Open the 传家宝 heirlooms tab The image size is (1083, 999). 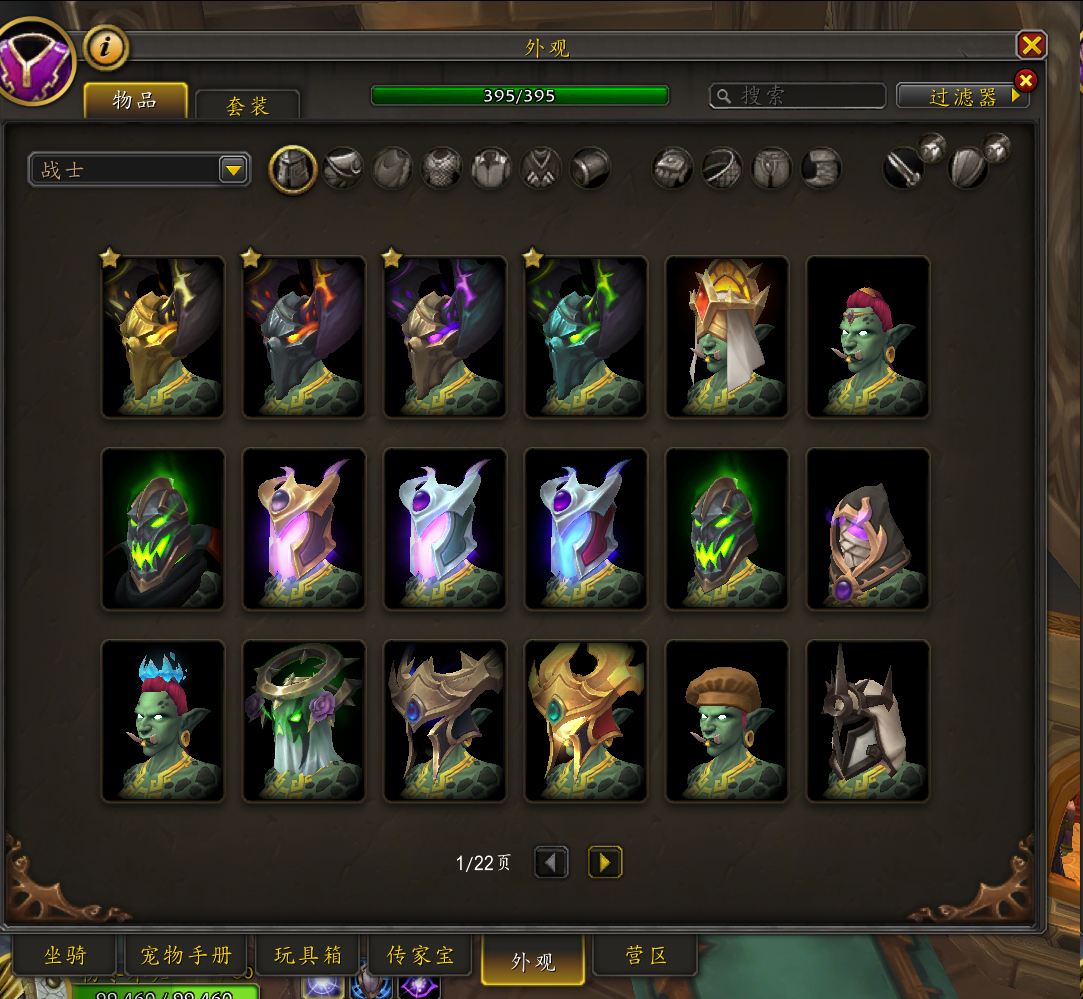(x=420, y=956)
